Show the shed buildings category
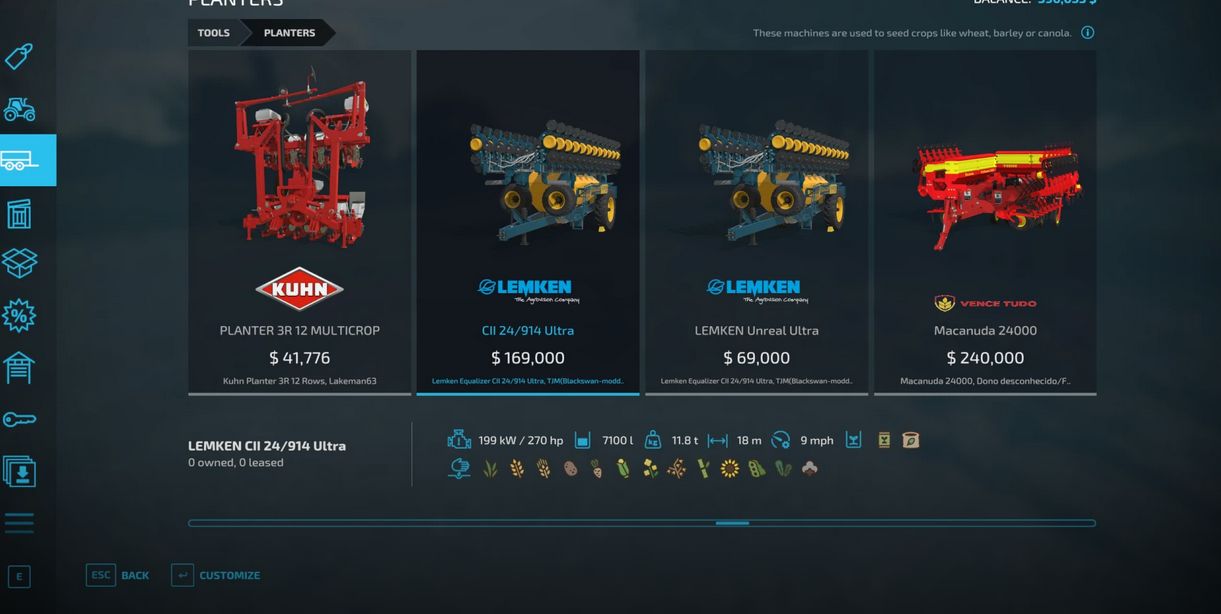 pos(19,368)
